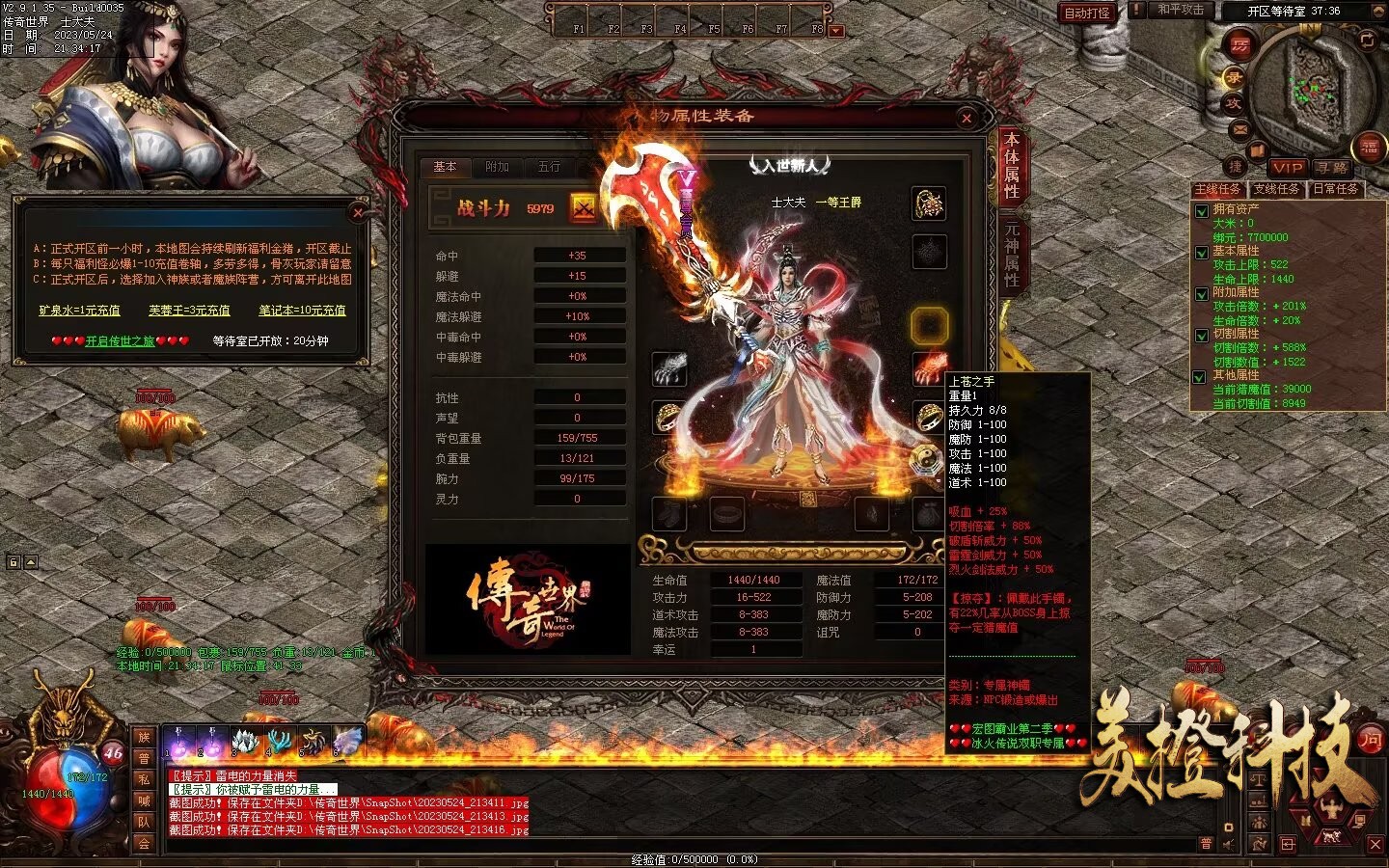Toggle the 切割属性 checkbox off

point(1200,335)
